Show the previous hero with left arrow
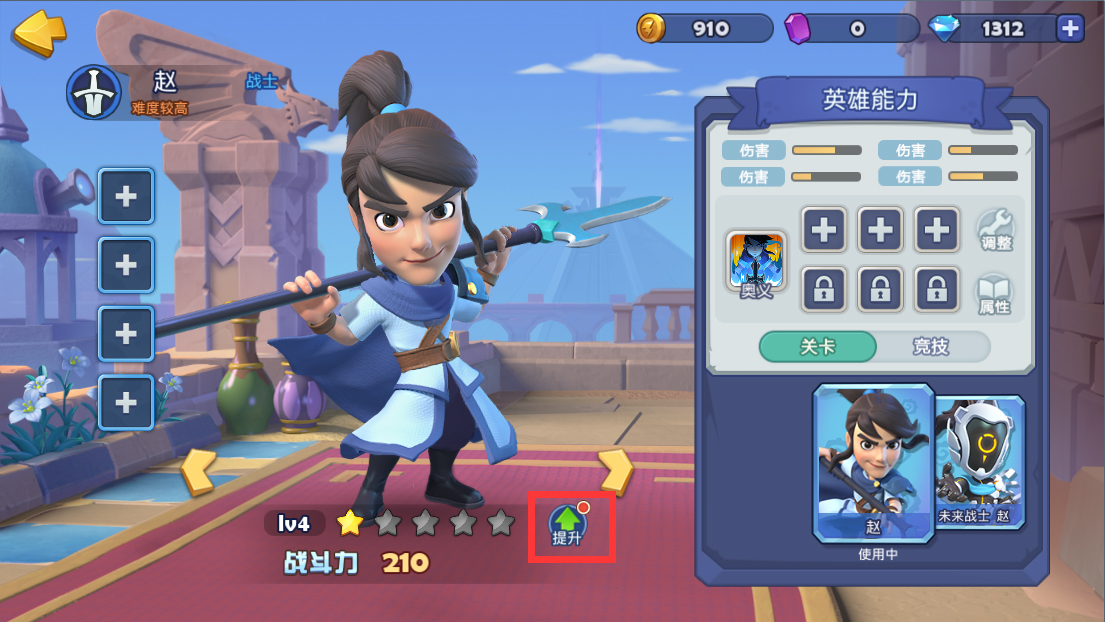 point(197,471)
